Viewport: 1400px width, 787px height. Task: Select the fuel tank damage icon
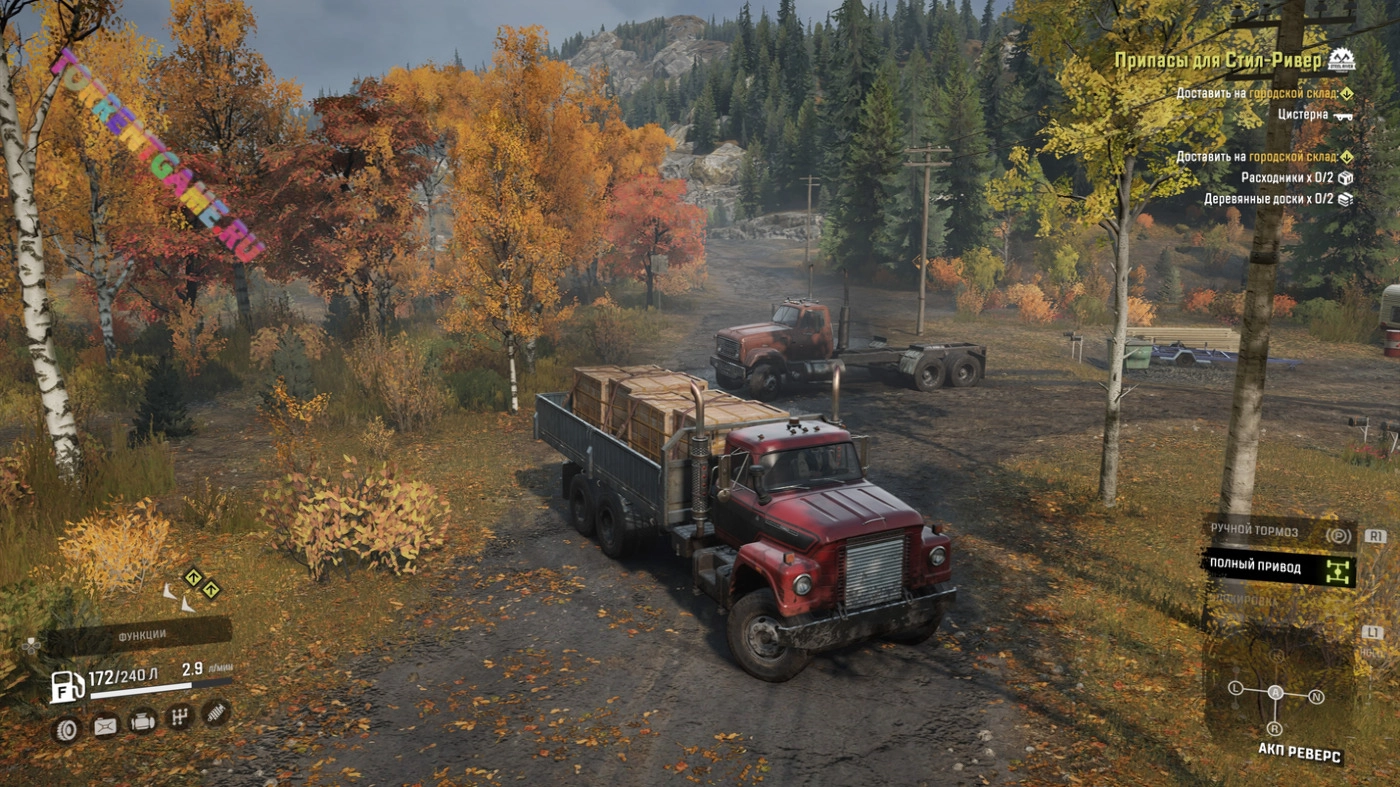coord(105,726)
